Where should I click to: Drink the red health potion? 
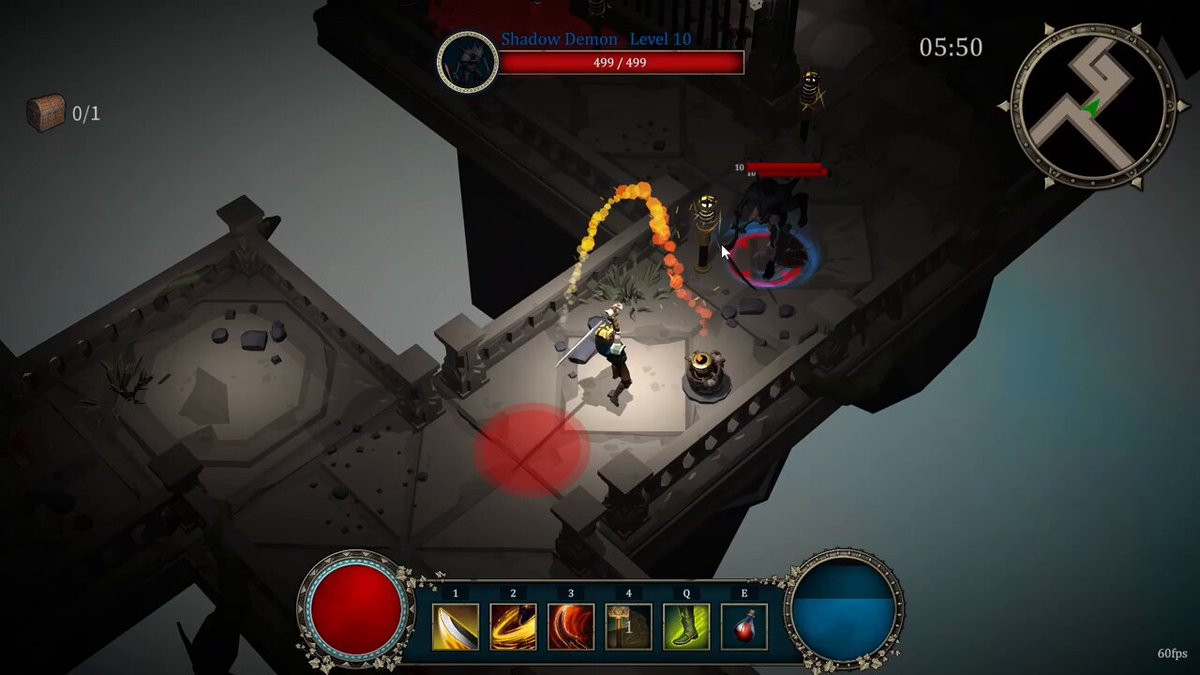click(744, 627)
